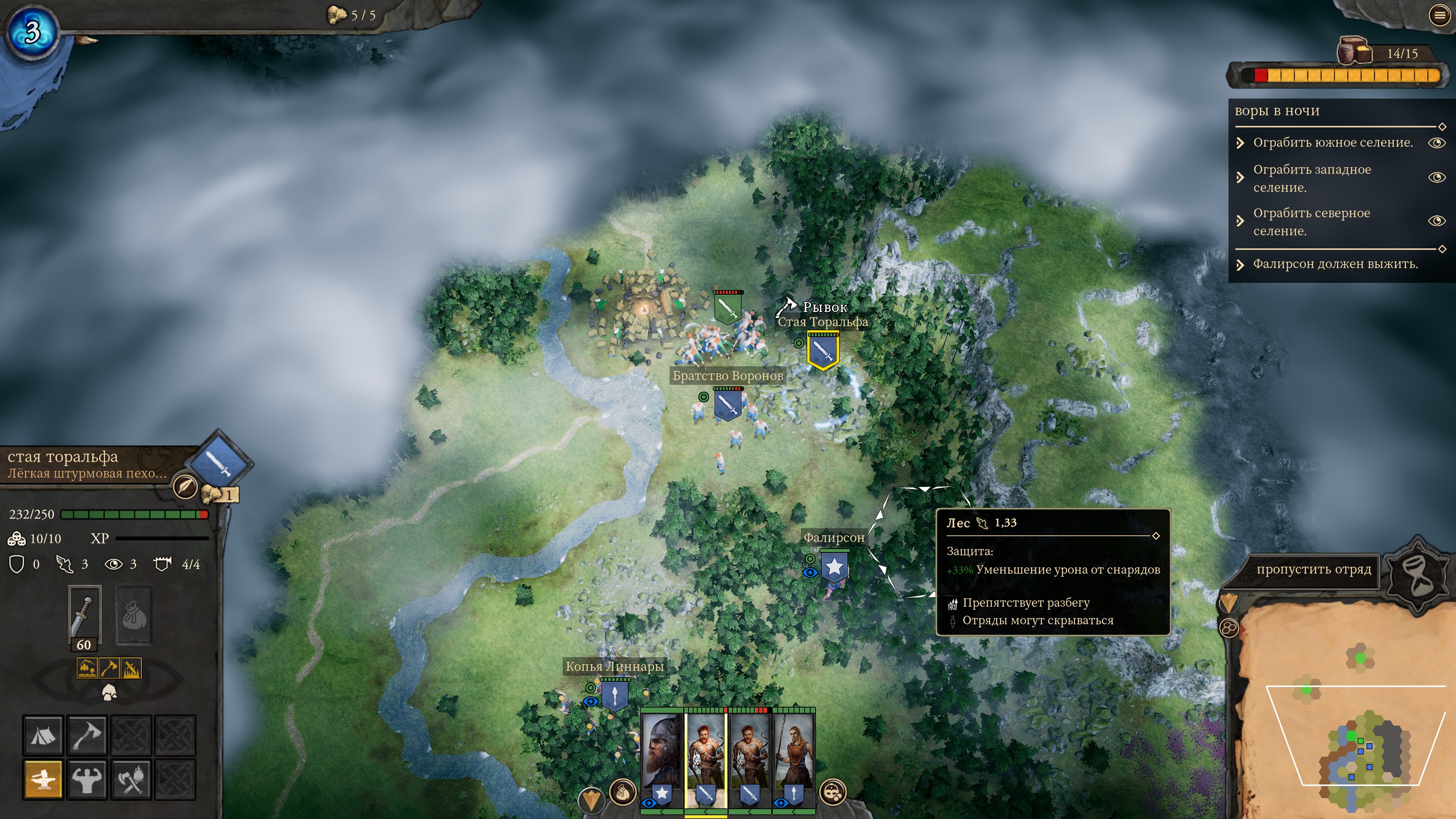Viewport: 1456px width, 819px height.
Task: Activate the tent camp ability
Action: click(x=43, y=735)
